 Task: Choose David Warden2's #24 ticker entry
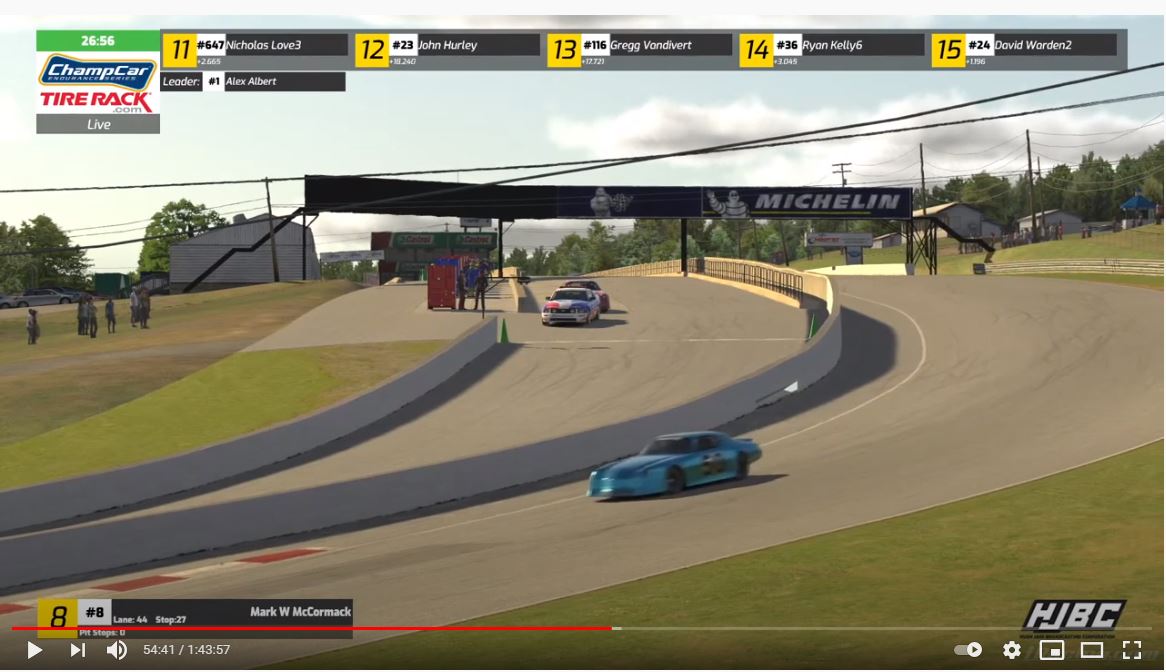coord(1032,46)
